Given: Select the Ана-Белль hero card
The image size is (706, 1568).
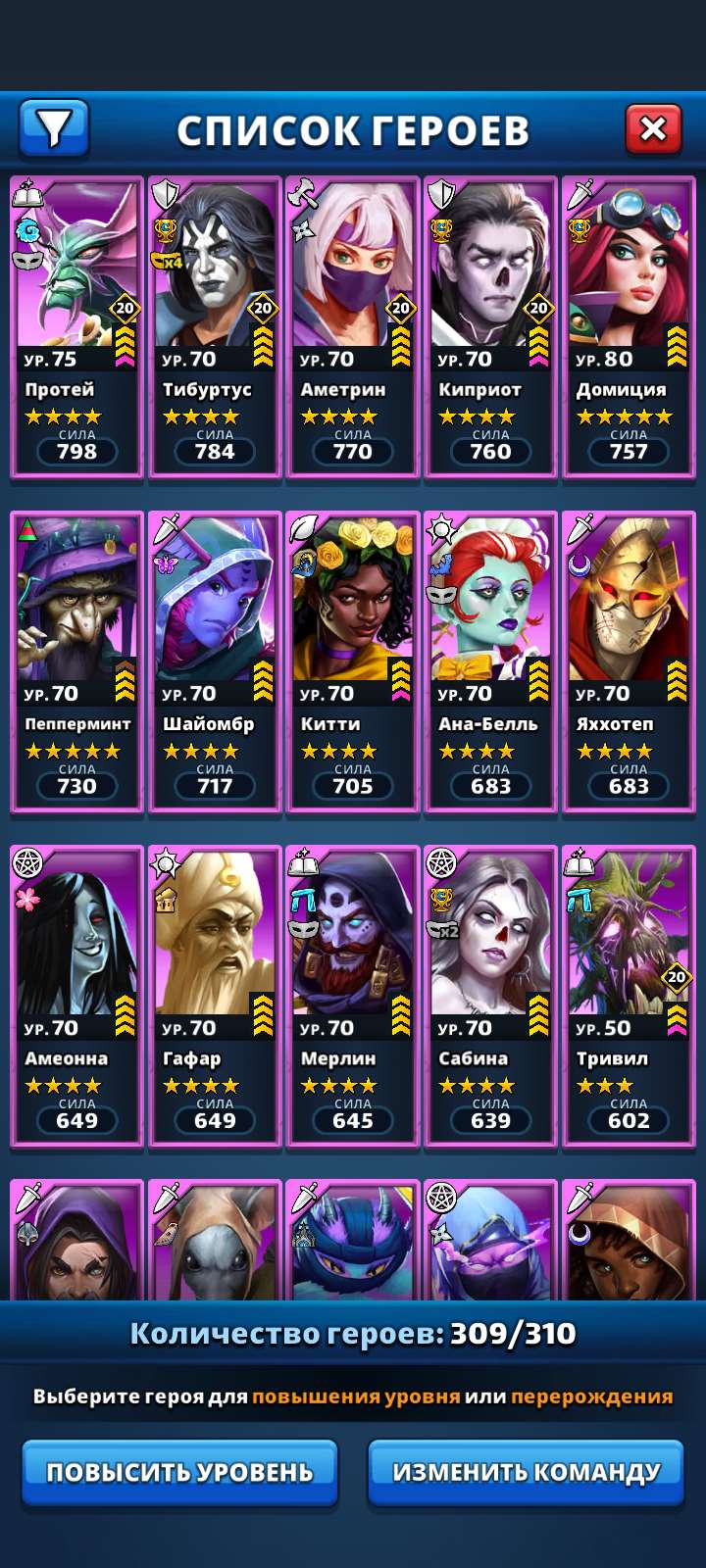Looking at the screenshot, I should click(490, 661).
